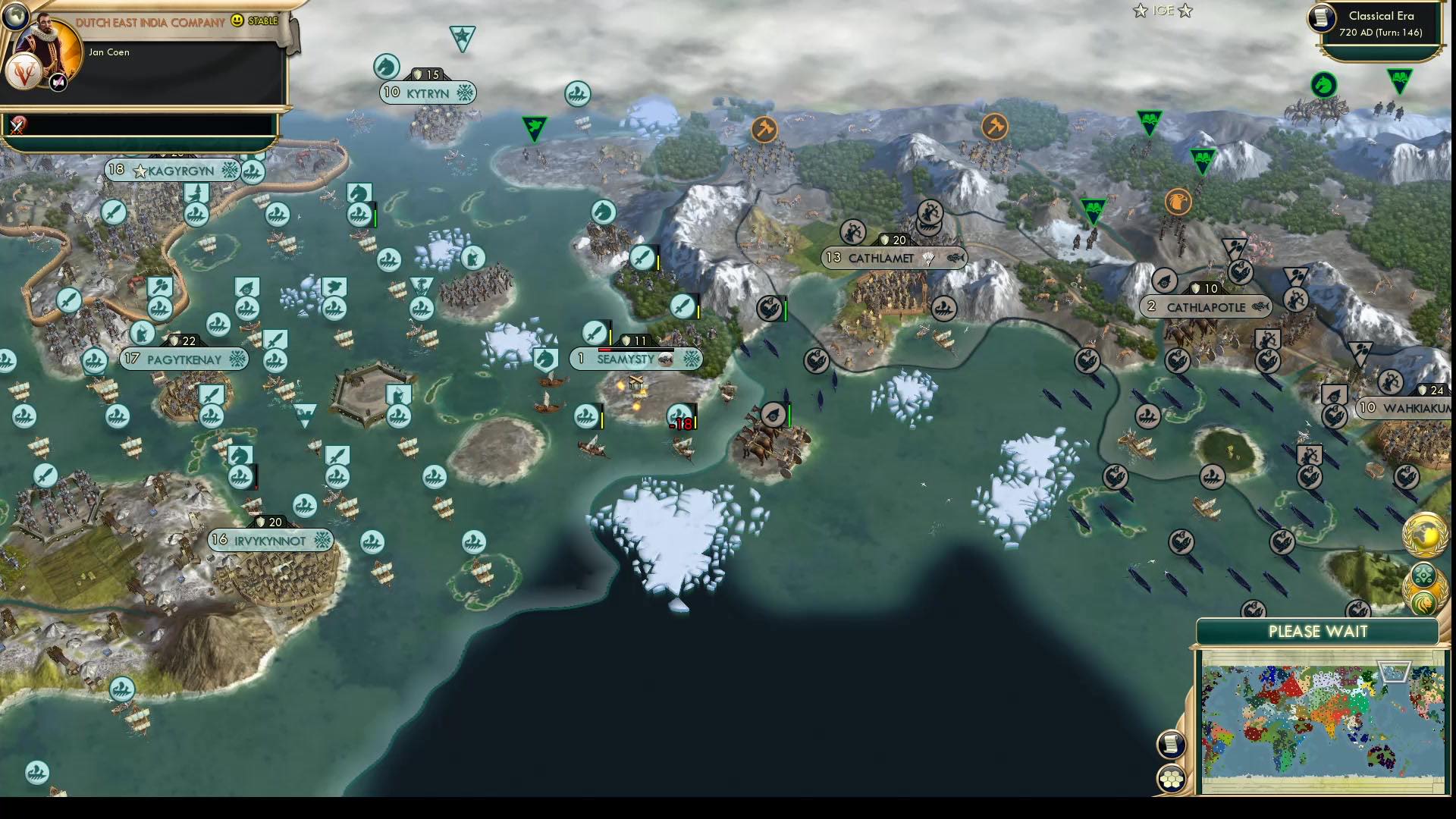Select the swordsman flag above Seamysty
This screenshot has width=1456, height=819.
click(596, 332)
